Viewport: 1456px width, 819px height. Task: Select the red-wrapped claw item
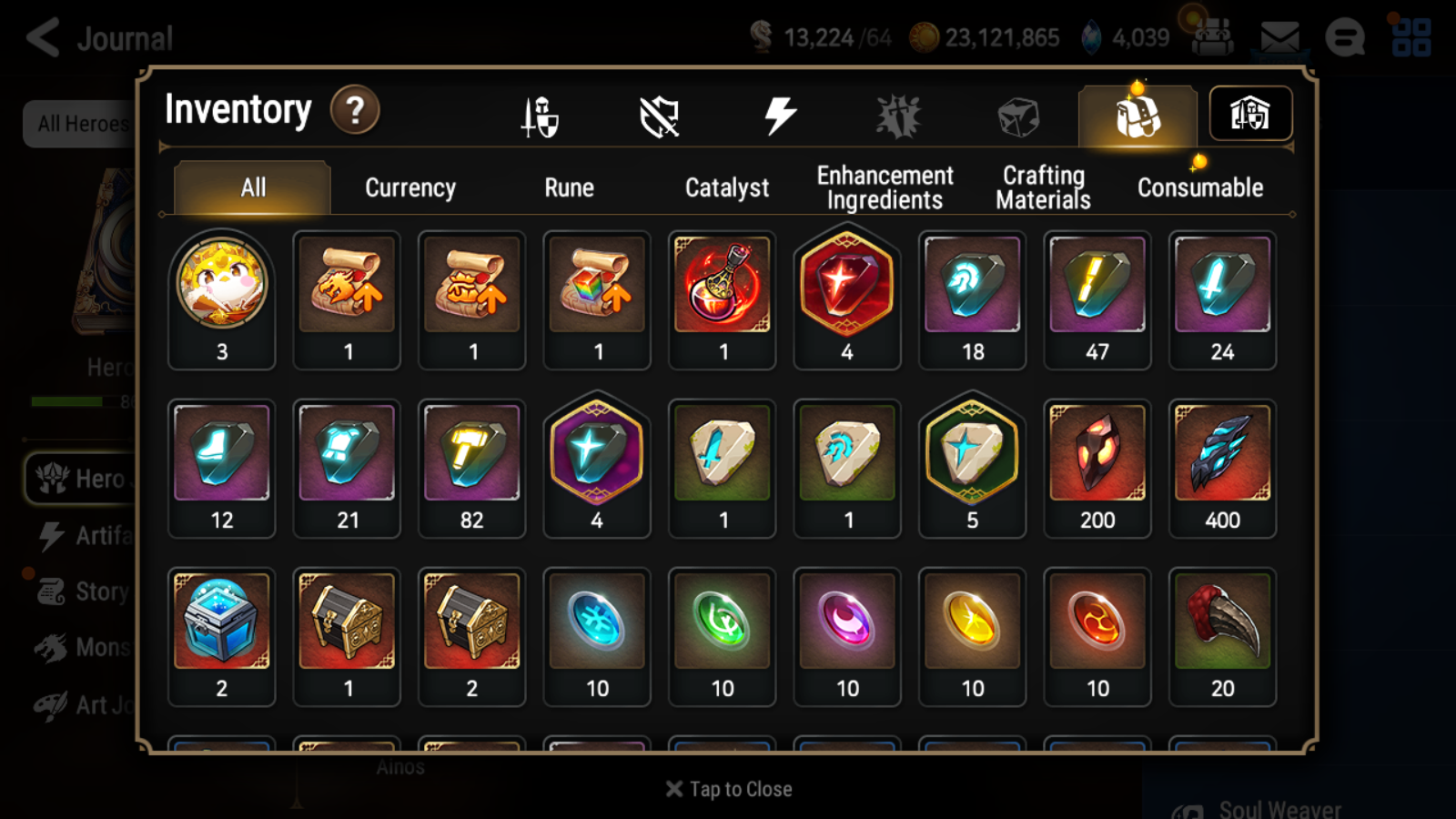coord(1222,622)
